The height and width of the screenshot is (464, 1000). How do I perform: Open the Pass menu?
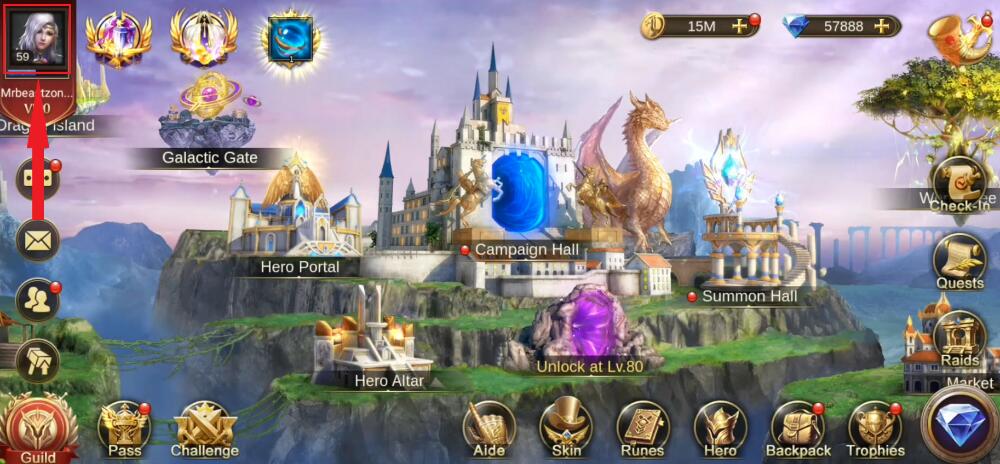(x=124, y=427)
